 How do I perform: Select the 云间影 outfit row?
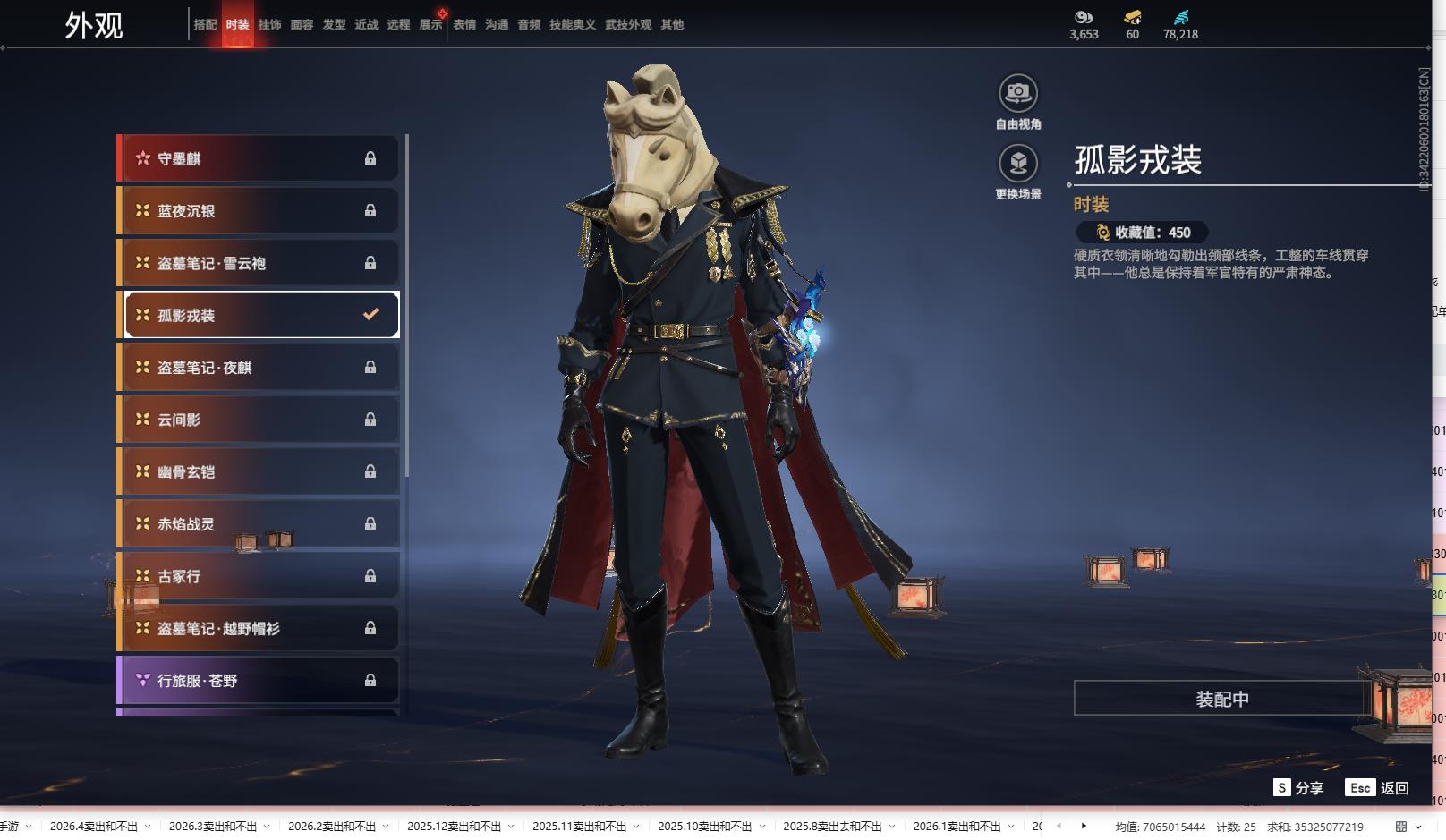pyautogui.click(x=258, y=420)
